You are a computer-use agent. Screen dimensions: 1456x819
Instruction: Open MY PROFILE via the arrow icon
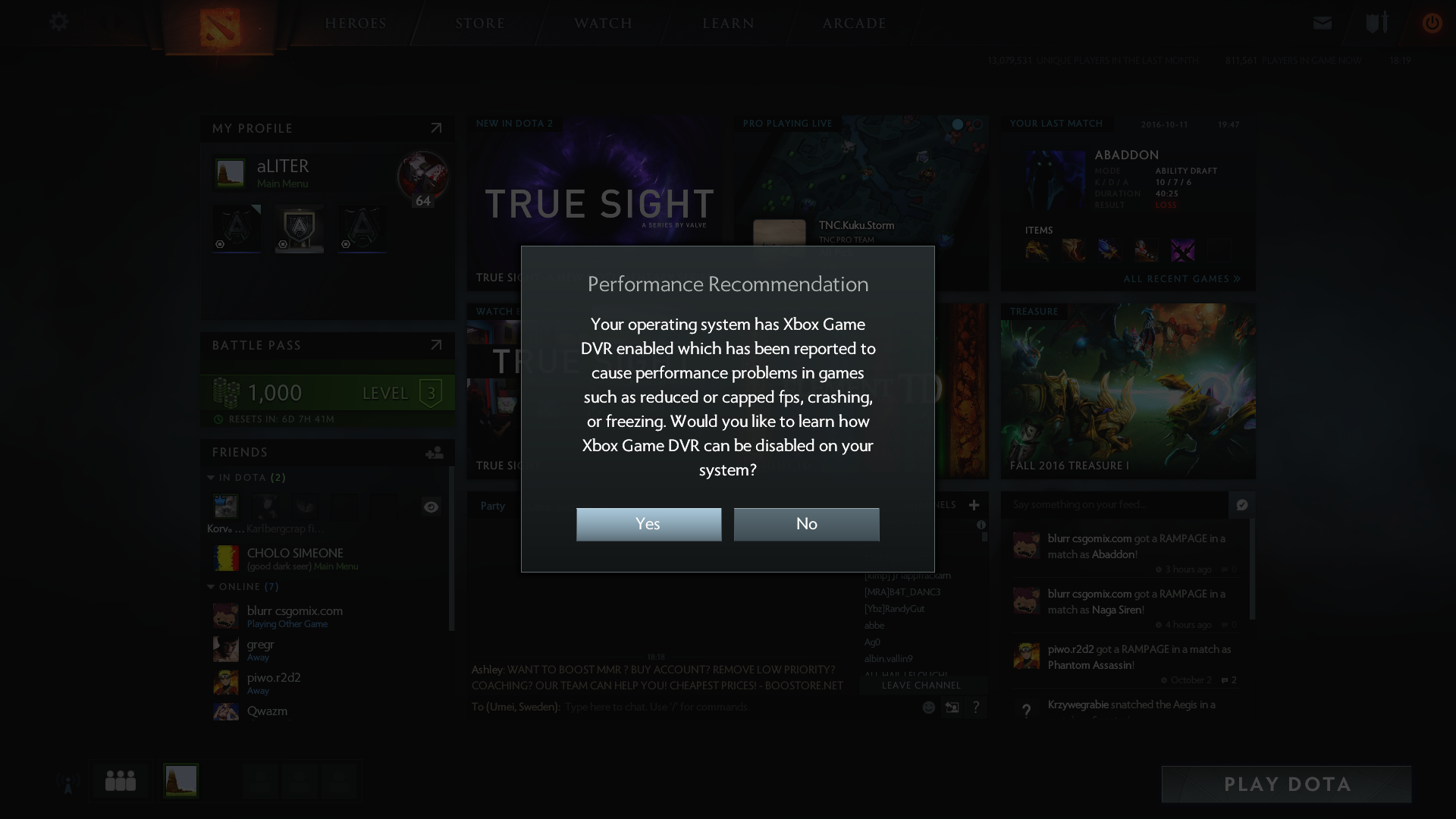click(x=436, y=128)
